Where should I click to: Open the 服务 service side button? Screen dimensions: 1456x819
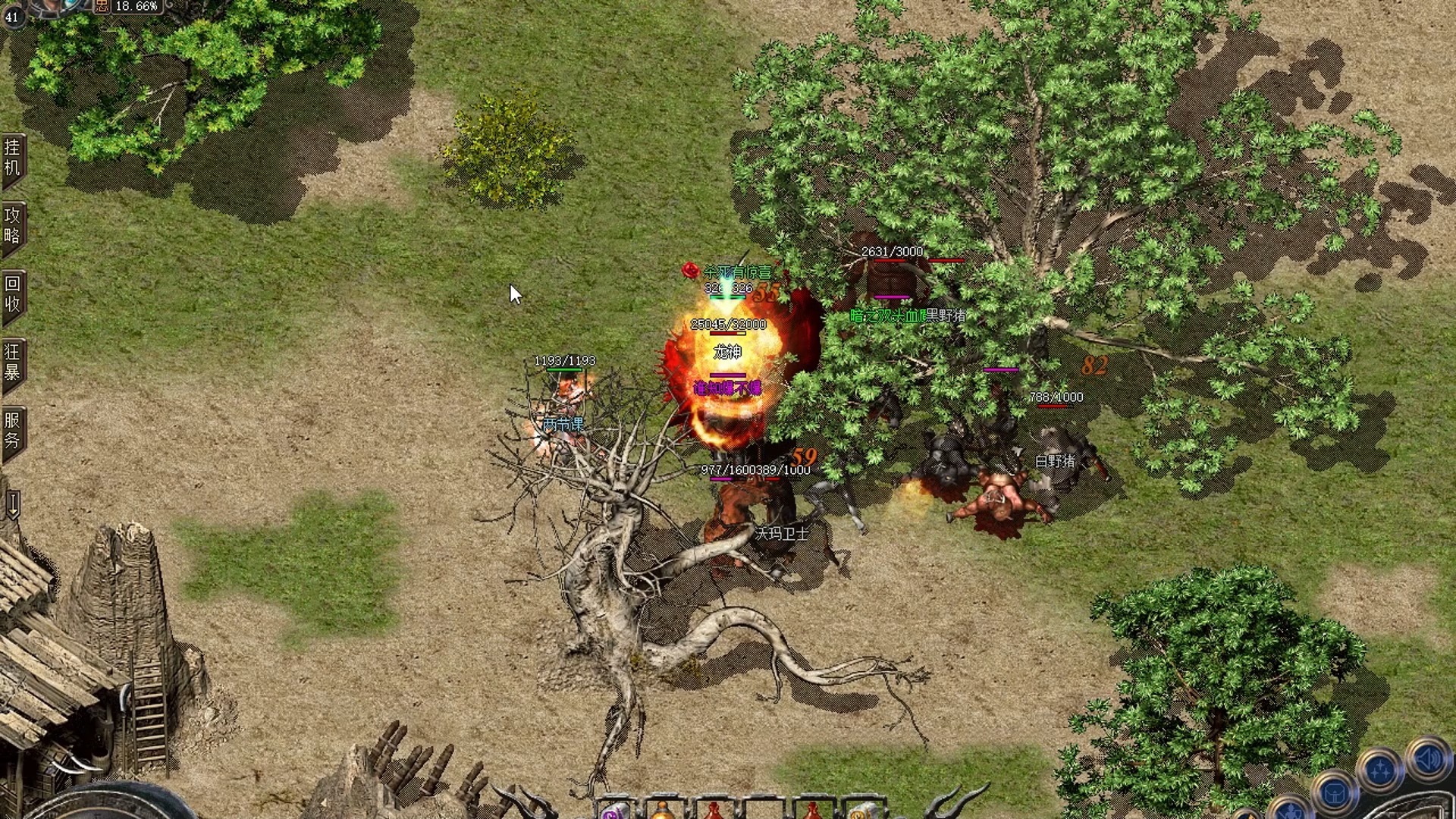click(13, 430)
